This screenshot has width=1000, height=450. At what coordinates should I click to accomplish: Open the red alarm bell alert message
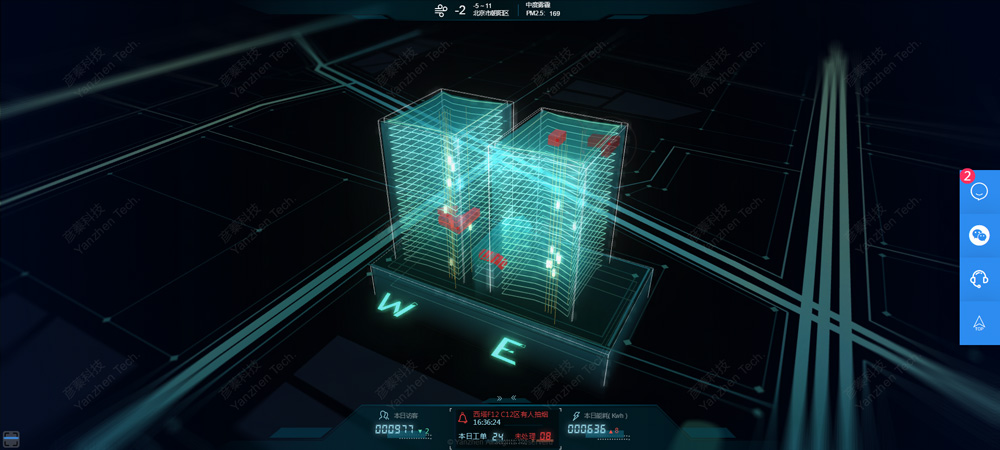tap(505, 416)
